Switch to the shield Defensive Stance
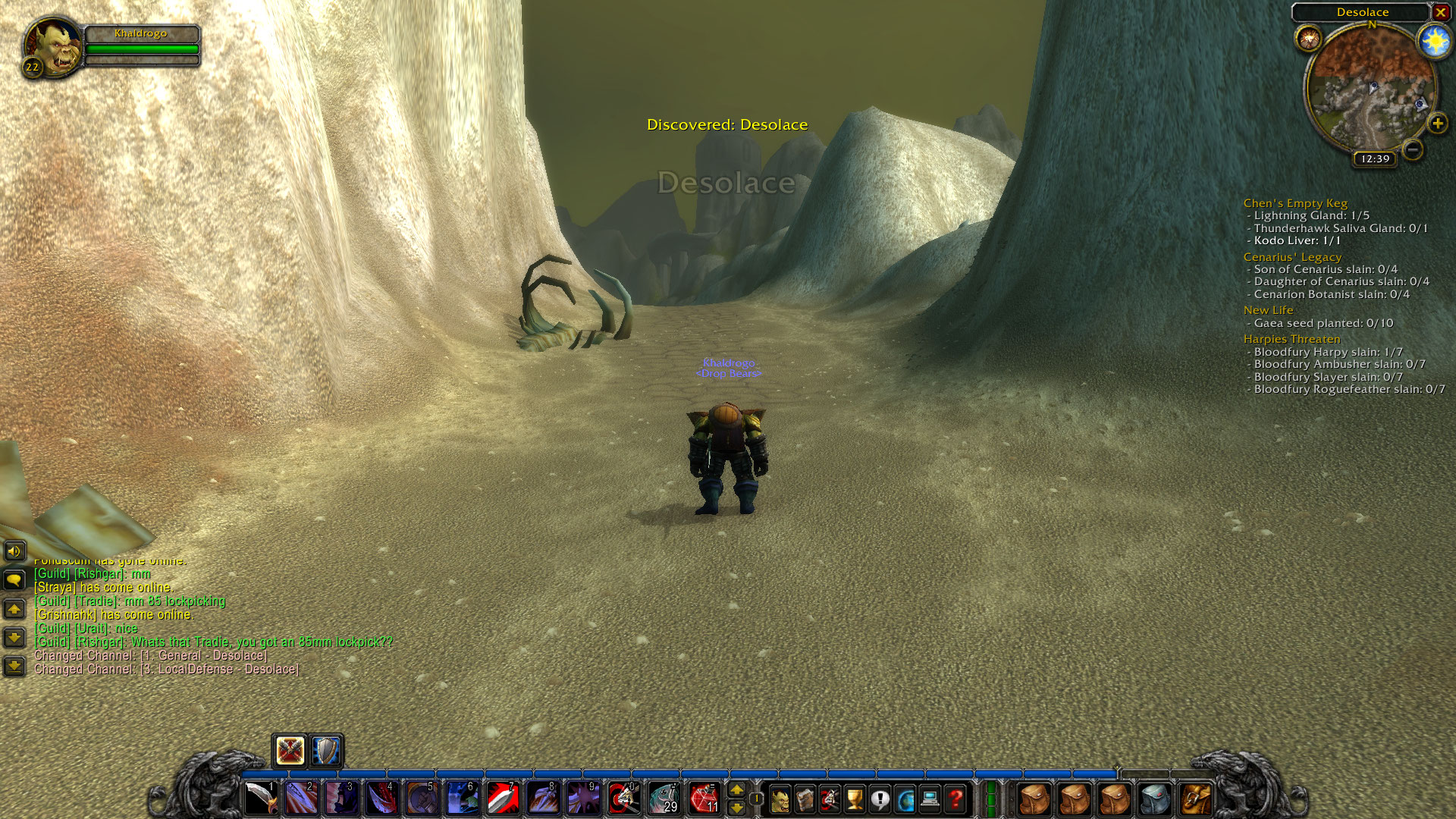 tap(326, 751)
